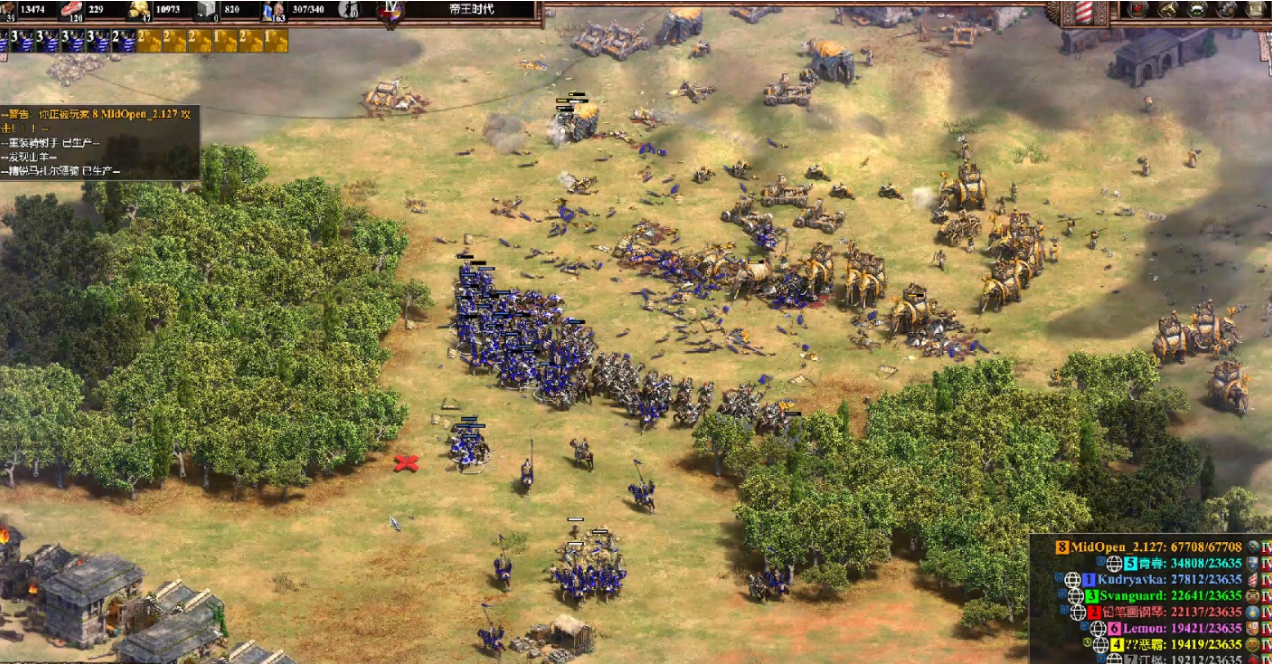
Task: Click the red-and-white striped player banner
Action: pyautogui.click(x=1084, y=12)
